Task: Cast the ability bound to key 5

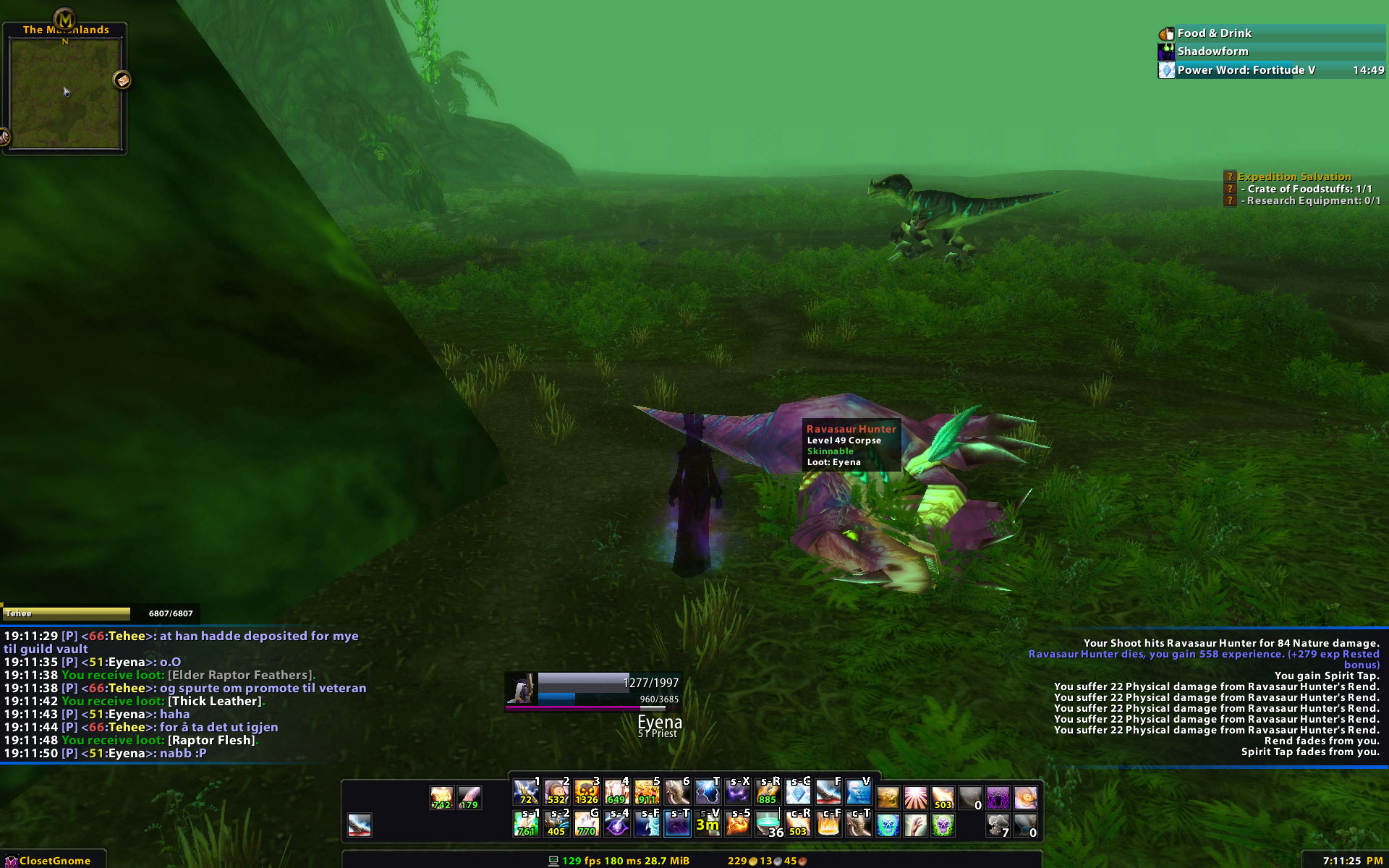Action: point(647,793)
